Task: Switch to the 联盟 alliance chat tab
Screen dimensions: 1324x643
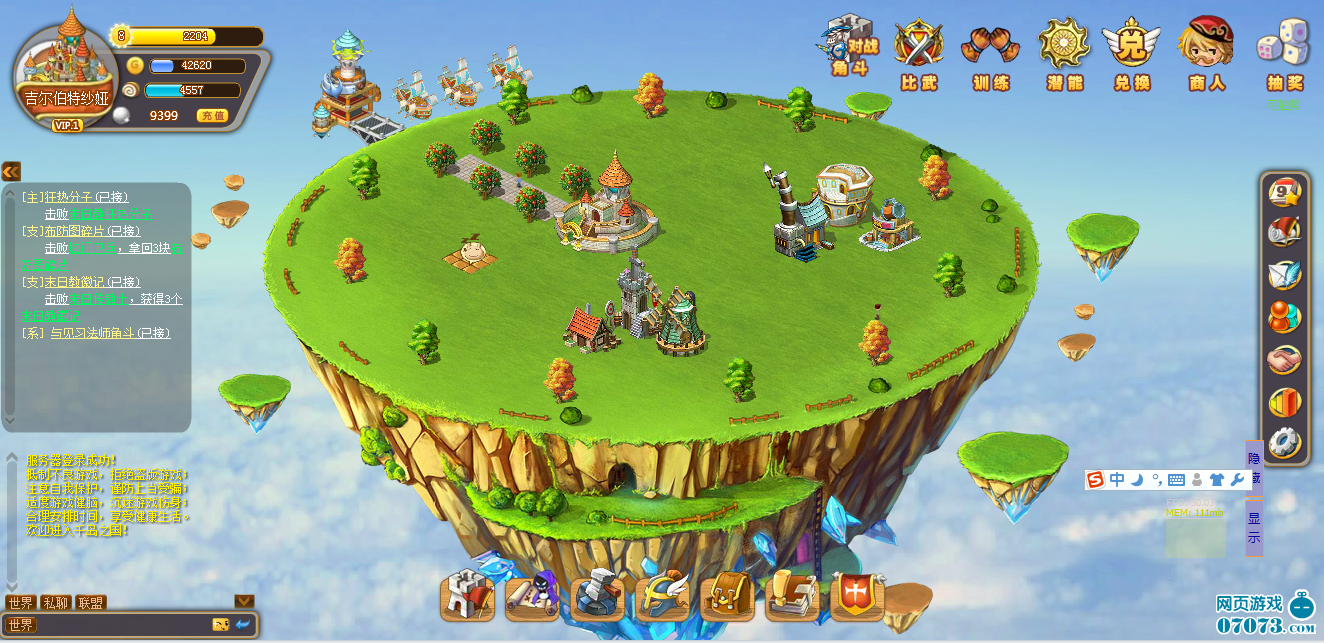Action: point(90,603)
